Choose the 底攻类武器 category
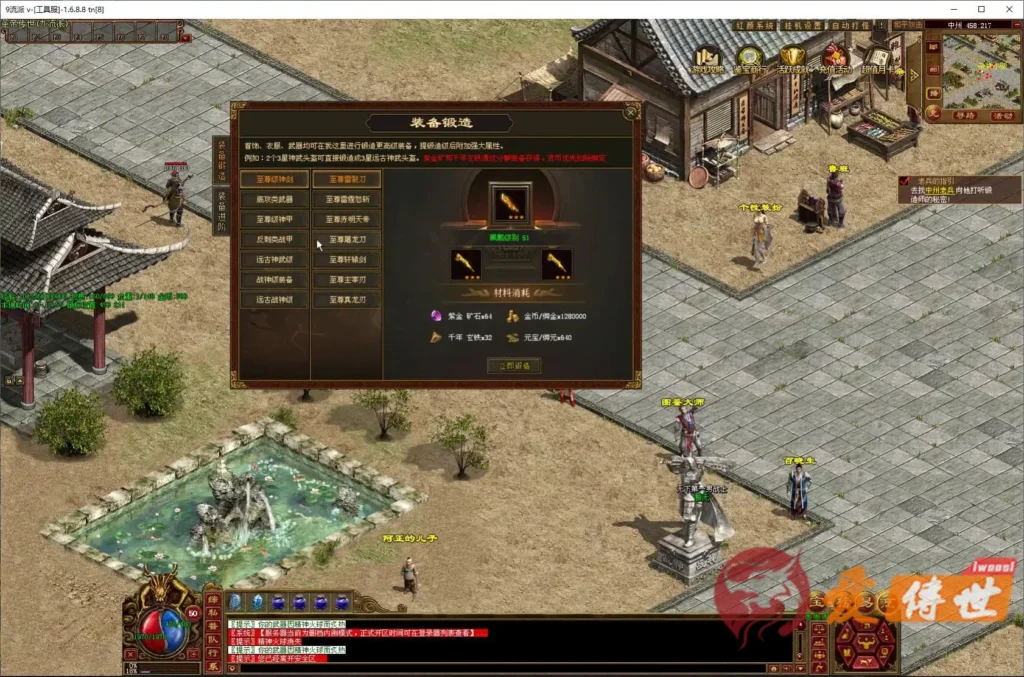The image size is (1024, 677). pos(273,200)
